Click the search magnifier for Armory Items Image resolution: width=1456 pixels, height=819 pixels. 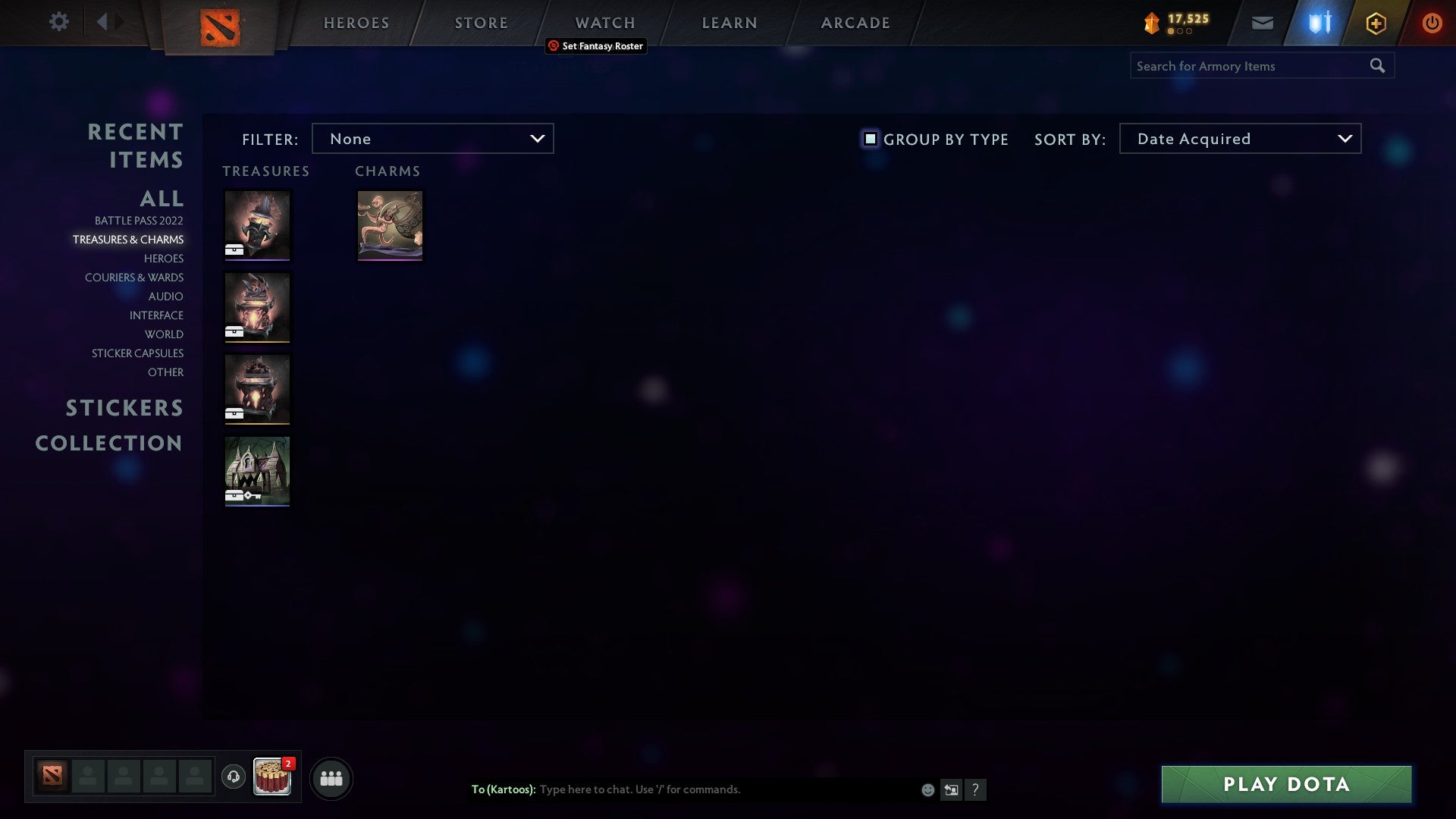1377,66
